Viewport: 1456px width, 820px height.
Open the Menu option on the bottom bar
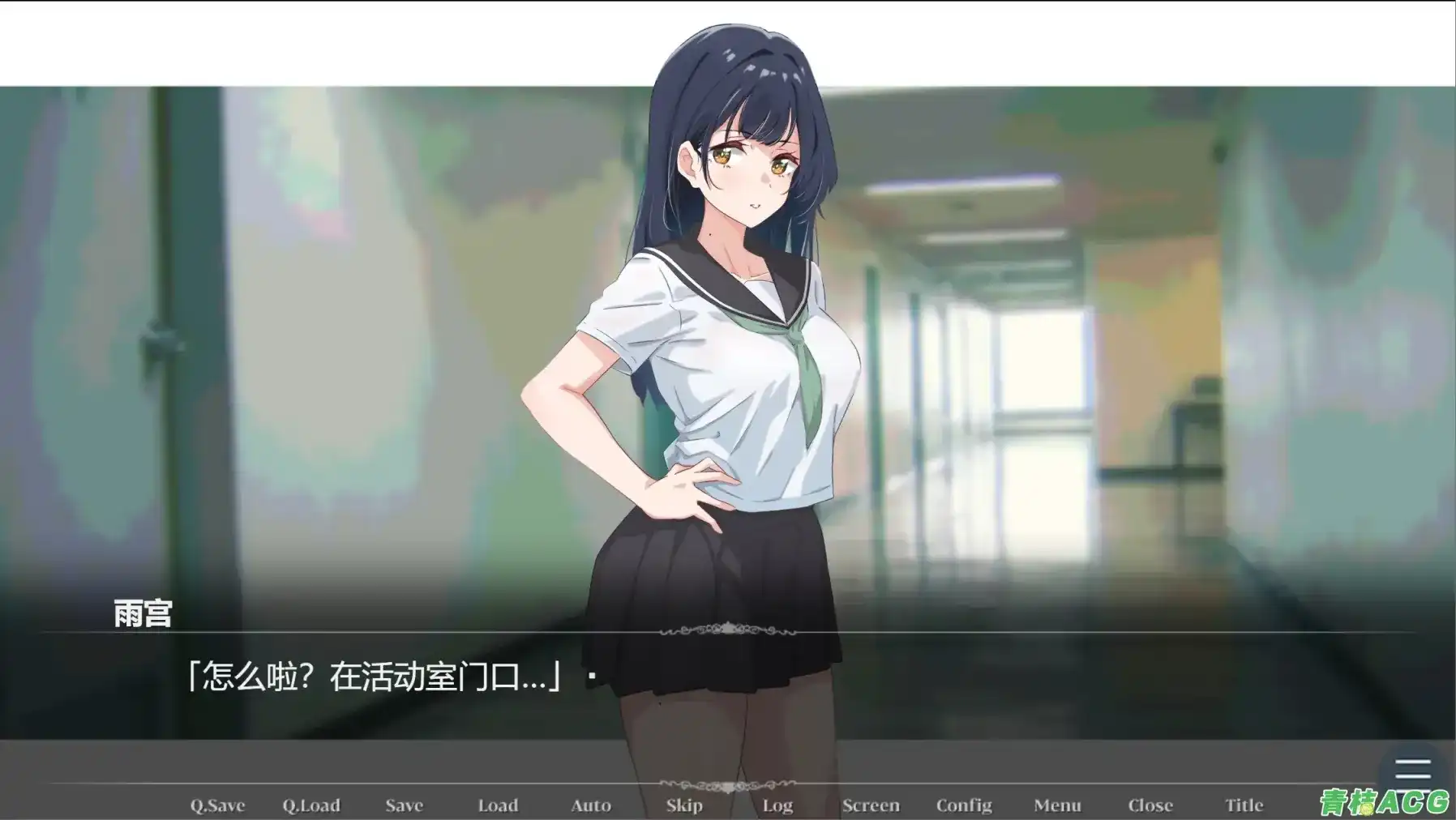tap(1058, 805)
